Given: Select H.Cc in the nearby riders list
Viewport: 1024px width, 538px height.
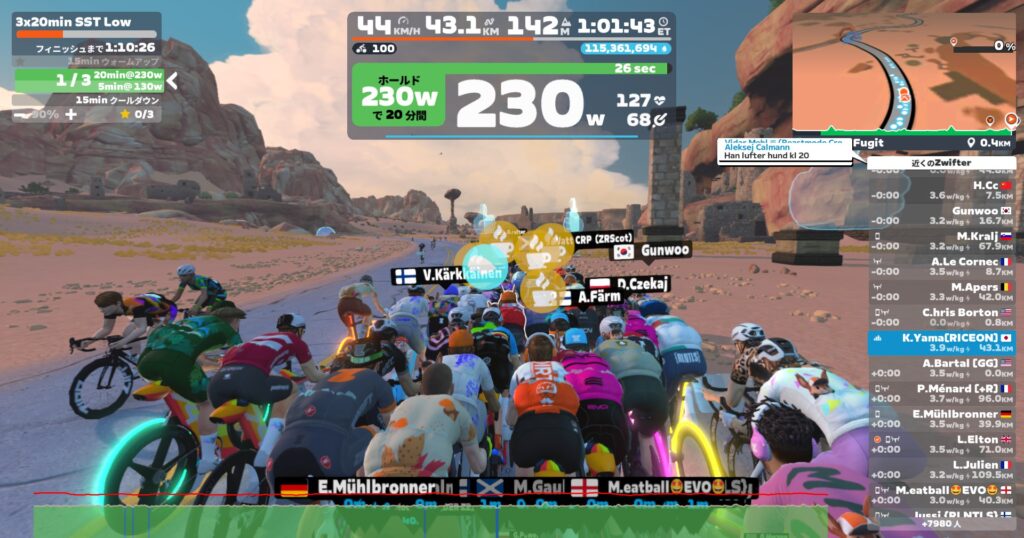Looking at the screenshot, I should 941,190.
